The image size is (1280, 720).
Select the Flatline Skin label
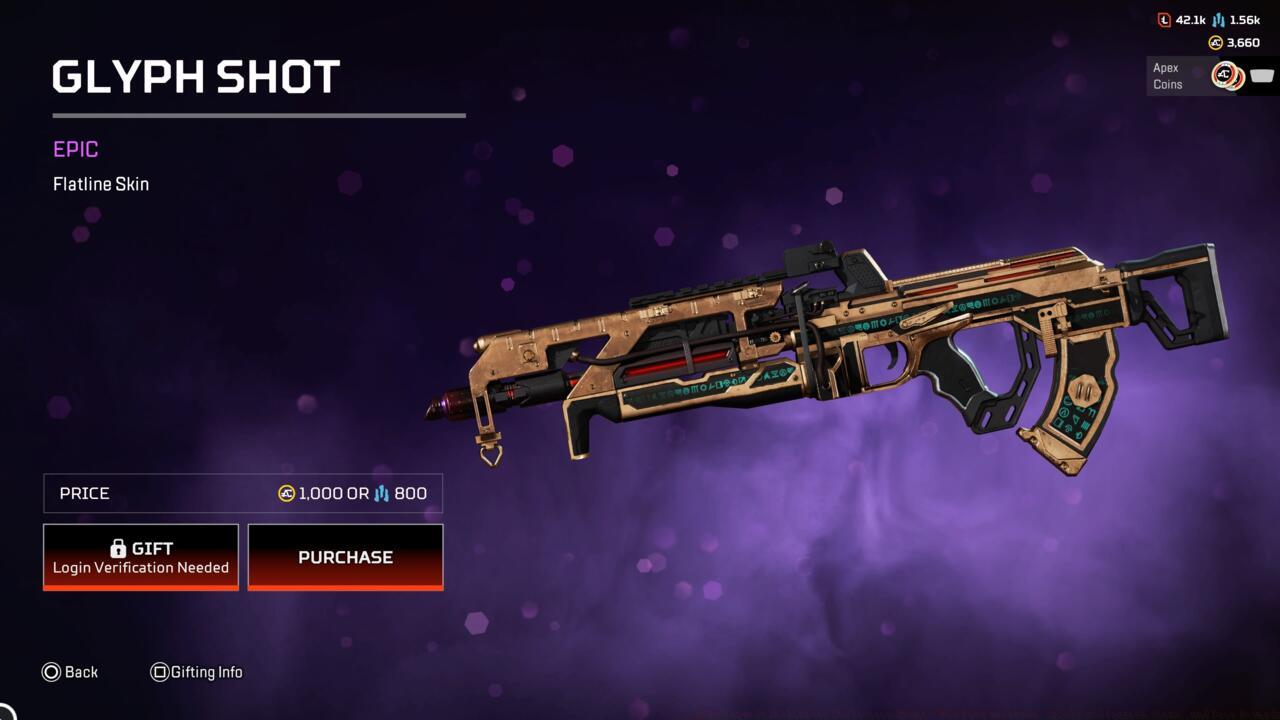tap(101, 184)
